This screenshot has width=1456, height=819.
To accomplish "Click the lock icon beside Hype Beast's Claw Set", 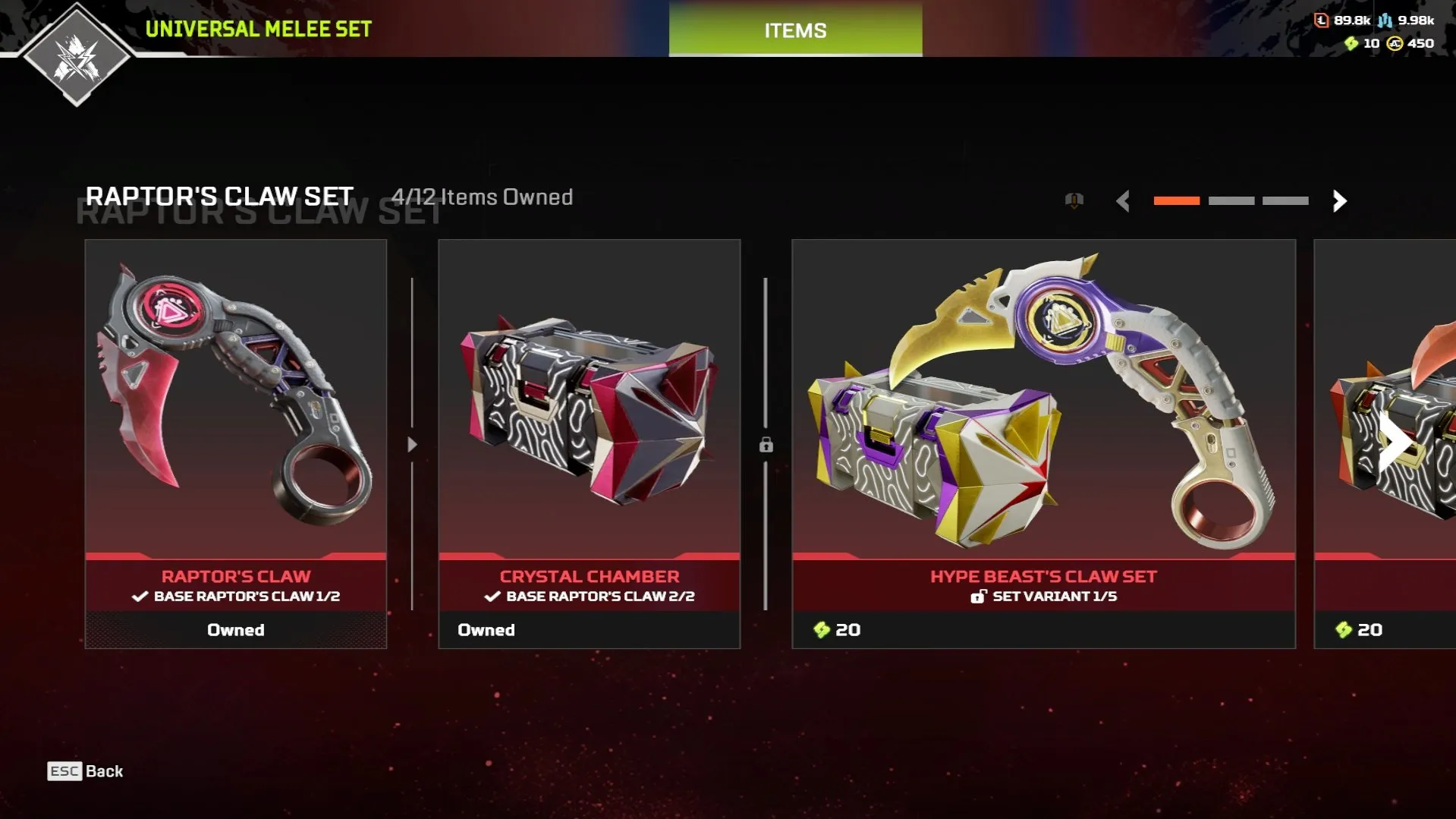I will click(766, 446).
